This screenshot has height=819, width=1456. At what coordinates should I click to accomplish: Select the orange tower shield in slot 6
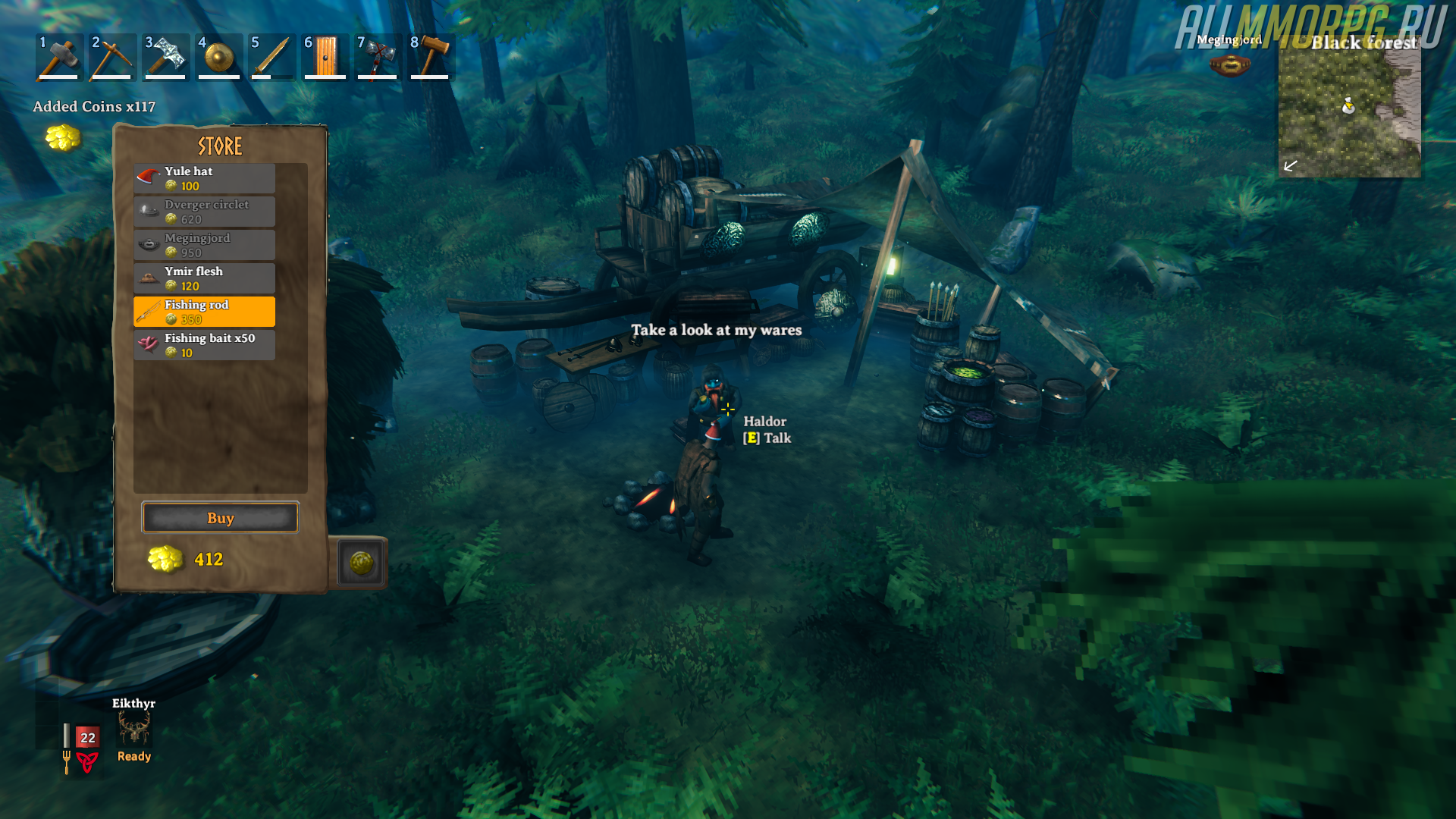pos(325,57)
